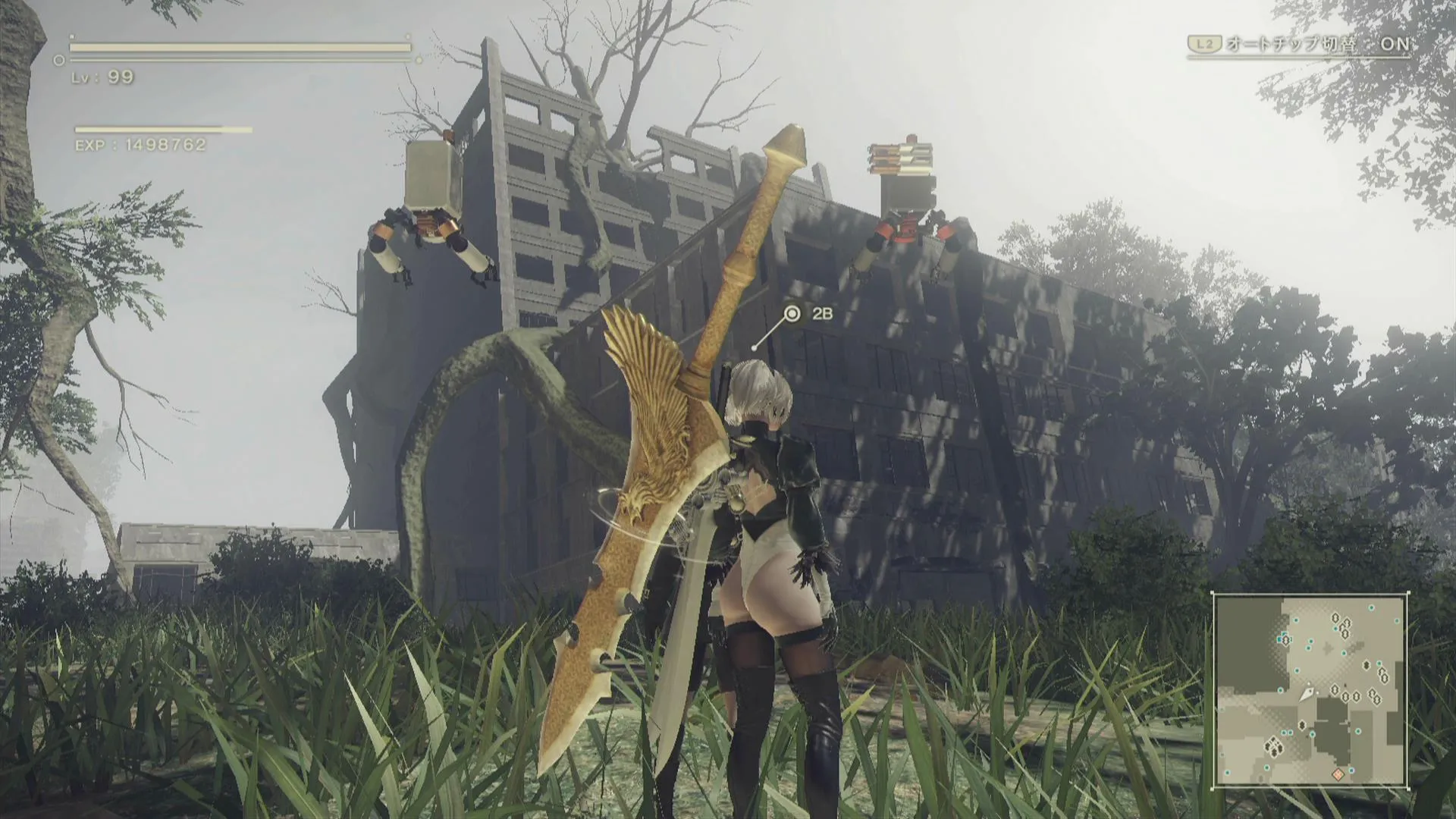This screenshot has height=819, width=1456.
Task: Click the white player arrow on the minimap
Action: point(1308,693)
